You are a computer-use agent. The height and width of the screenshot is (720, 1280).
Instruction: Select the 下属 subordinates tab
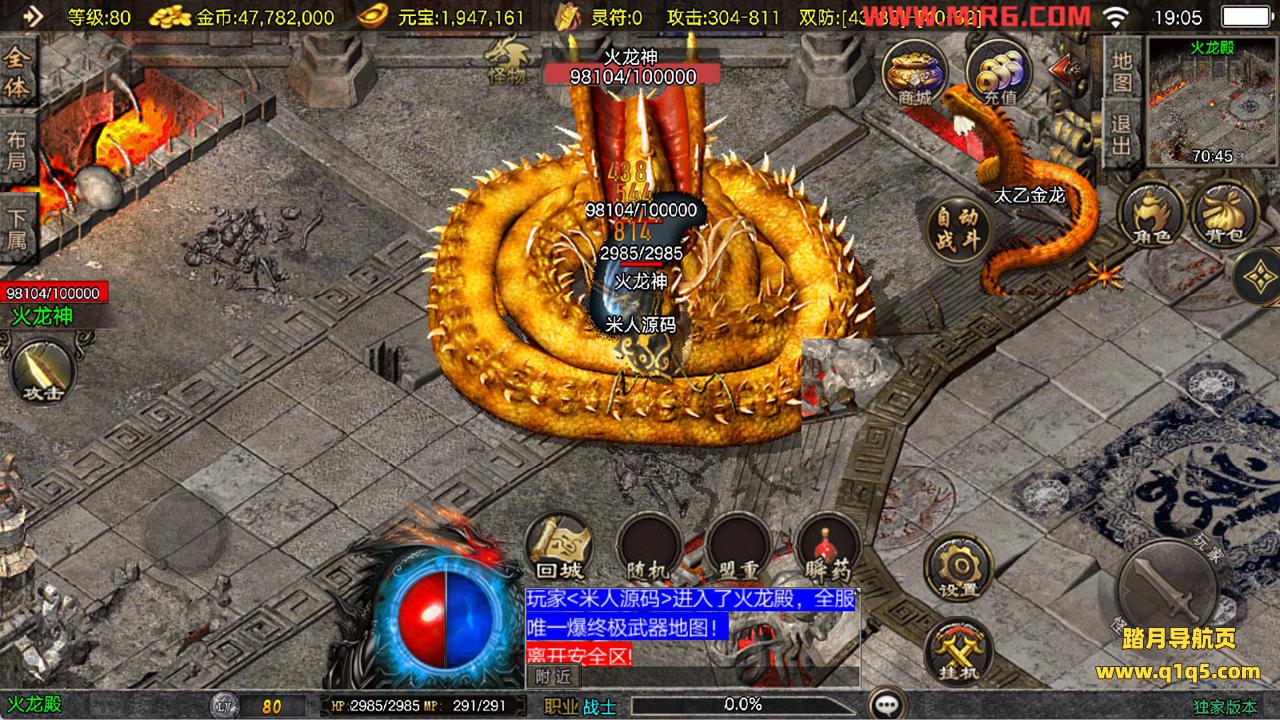[18, 228]
